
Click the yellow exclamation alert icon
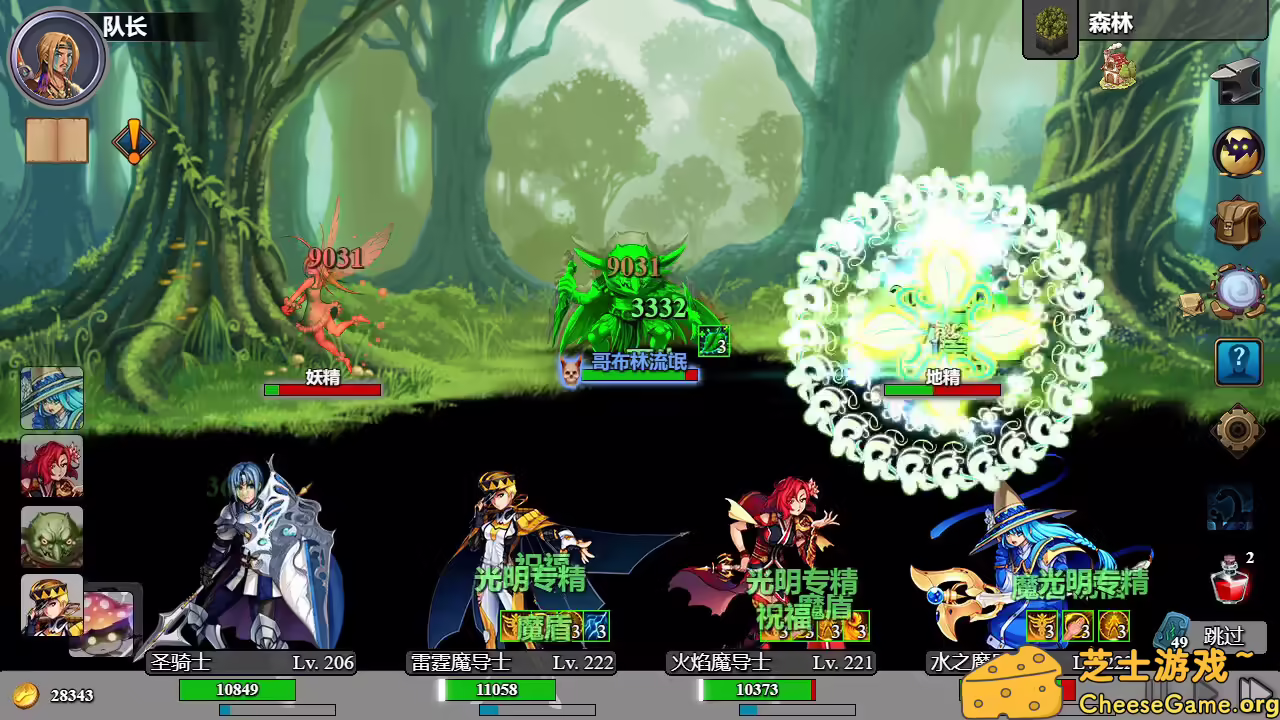132,142
